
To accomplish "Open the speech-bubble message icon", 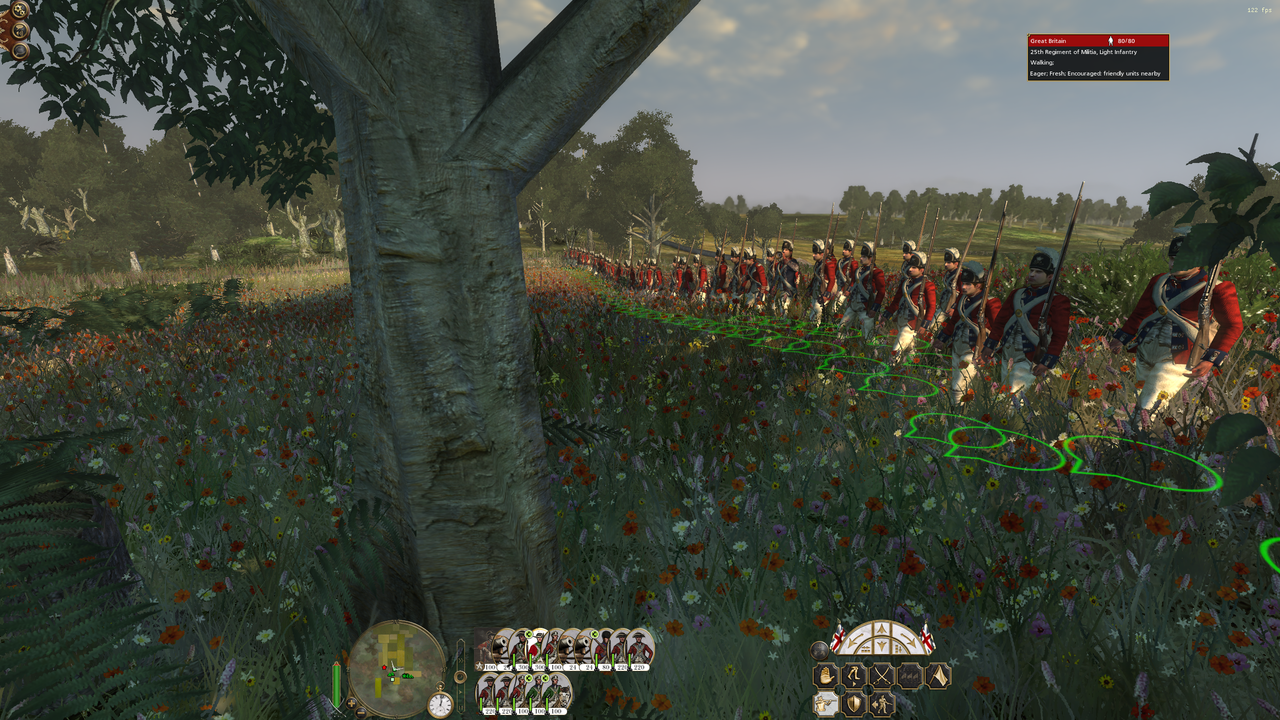I will (19, 50).
